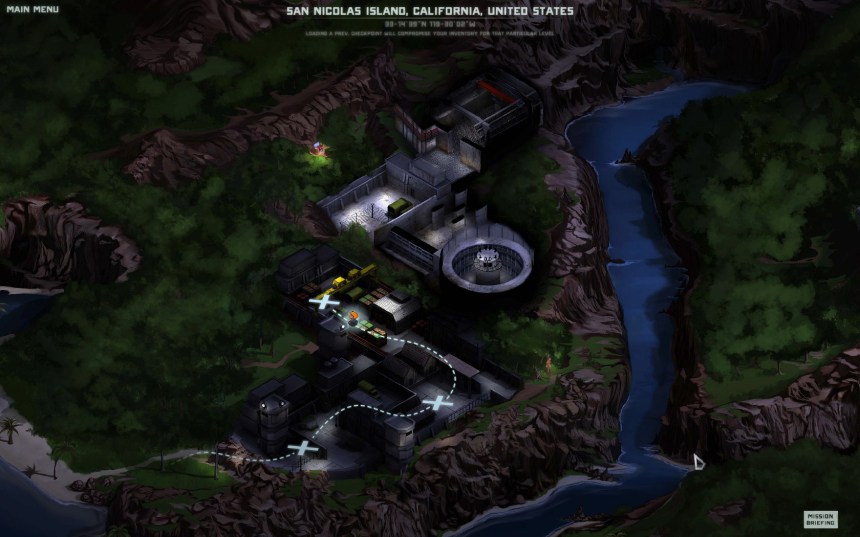The height and width of the screenshot is (537, 860).
Task: Load the checkpoint X beside the yellow trucks
Action: [324, 300]
